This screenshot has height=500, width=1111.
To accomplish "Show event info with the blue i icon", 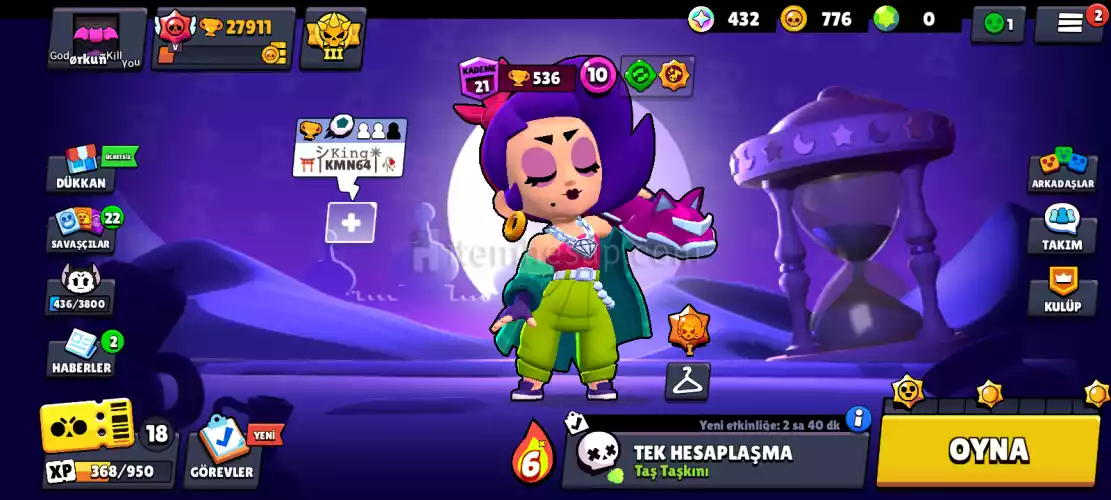I will pos(857,418).
